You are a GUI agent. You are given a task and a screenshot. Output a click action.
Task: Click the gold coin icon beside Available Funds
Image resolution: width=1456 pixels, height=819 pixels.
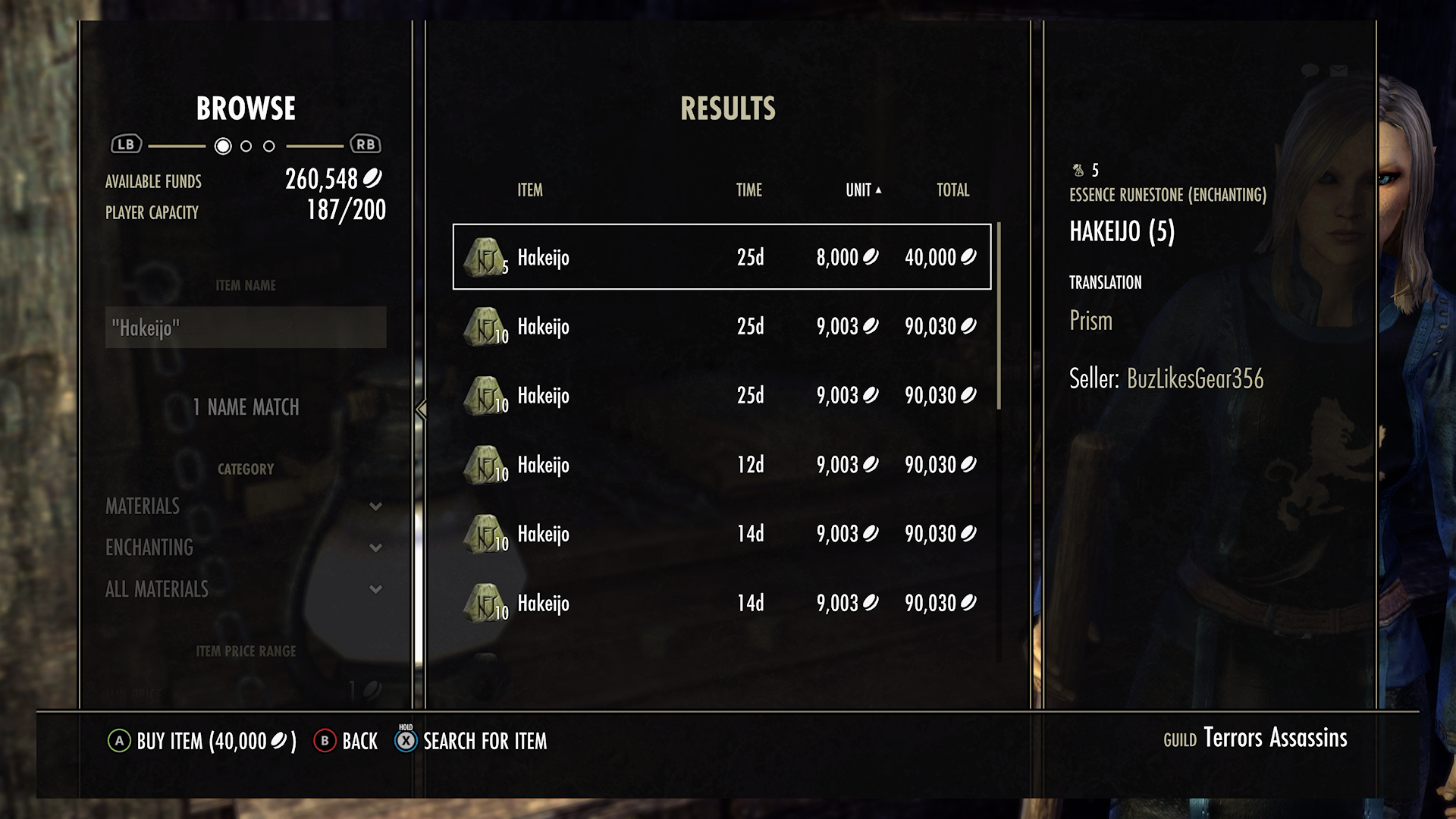pyautogui.click(x=374, y=180)
